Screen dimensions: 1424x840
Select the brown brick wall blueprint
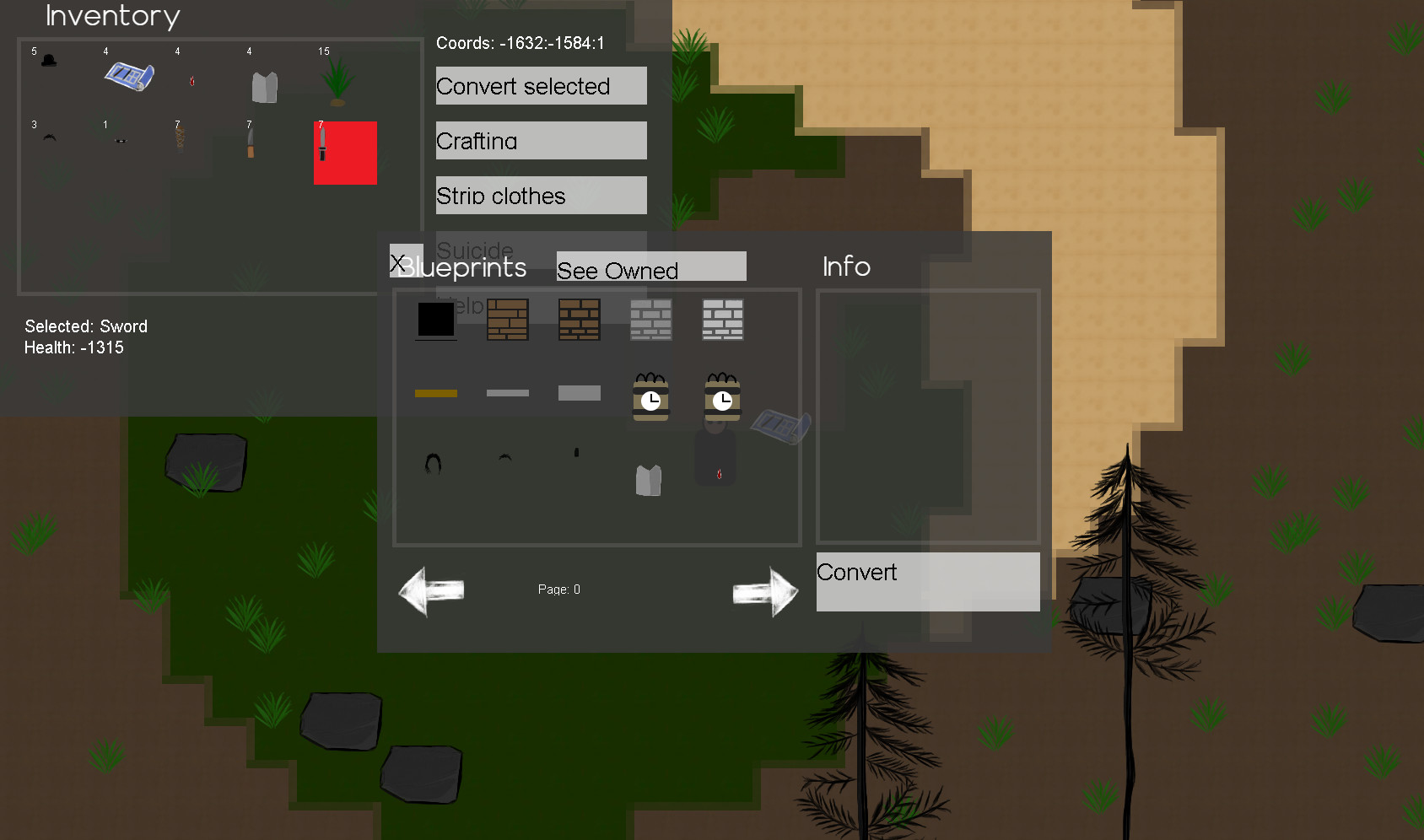coord(507,320)
